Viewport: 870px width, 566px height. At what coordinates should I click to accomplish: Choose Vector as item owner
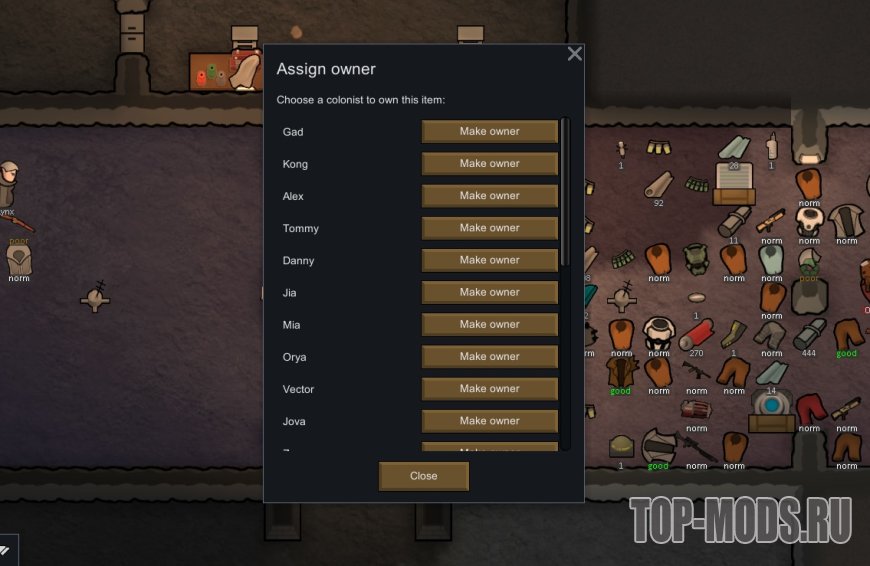click(x=489, y=388)
